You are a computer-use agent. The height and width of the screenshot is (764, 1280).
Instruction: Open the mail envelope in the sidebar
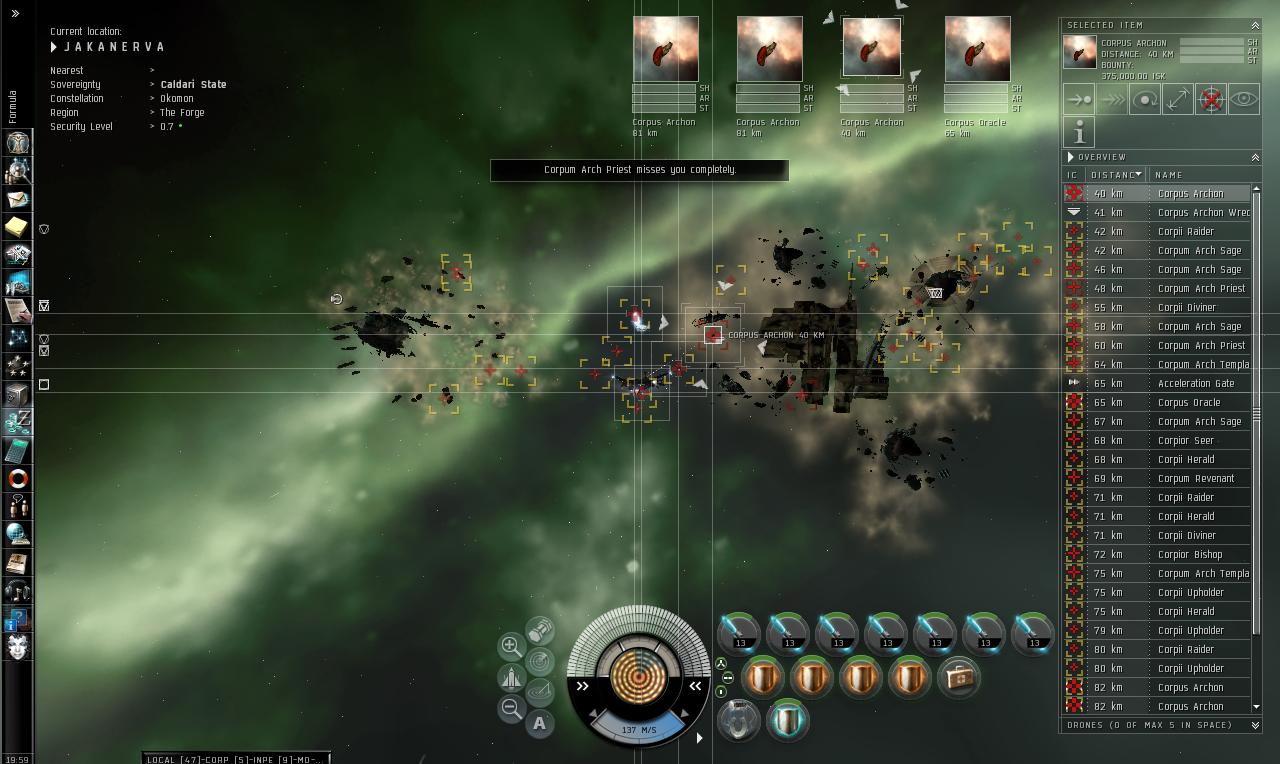[17, 199]
